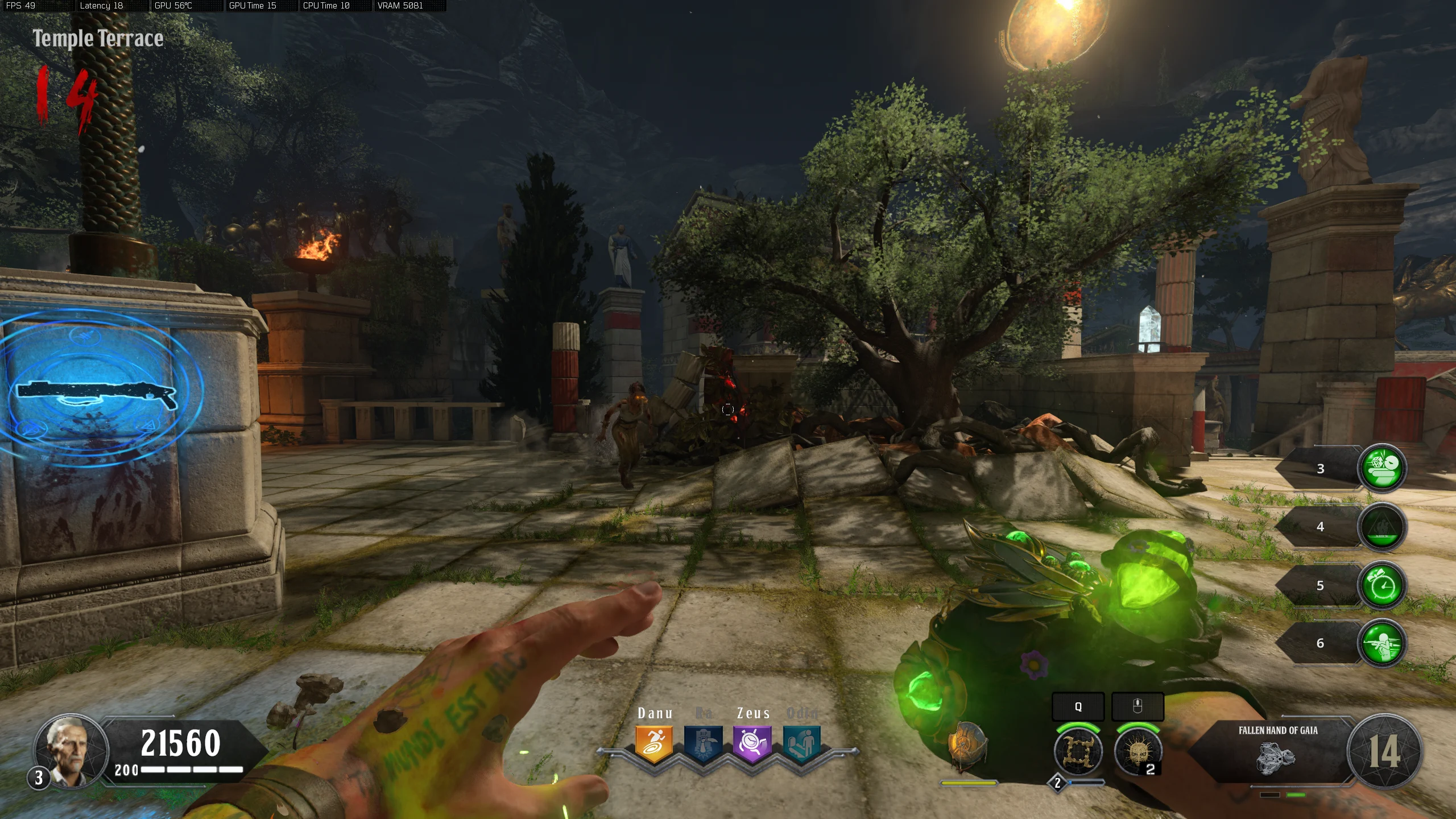Select the spiked mask equipment icon

(x=1137, y=751)
